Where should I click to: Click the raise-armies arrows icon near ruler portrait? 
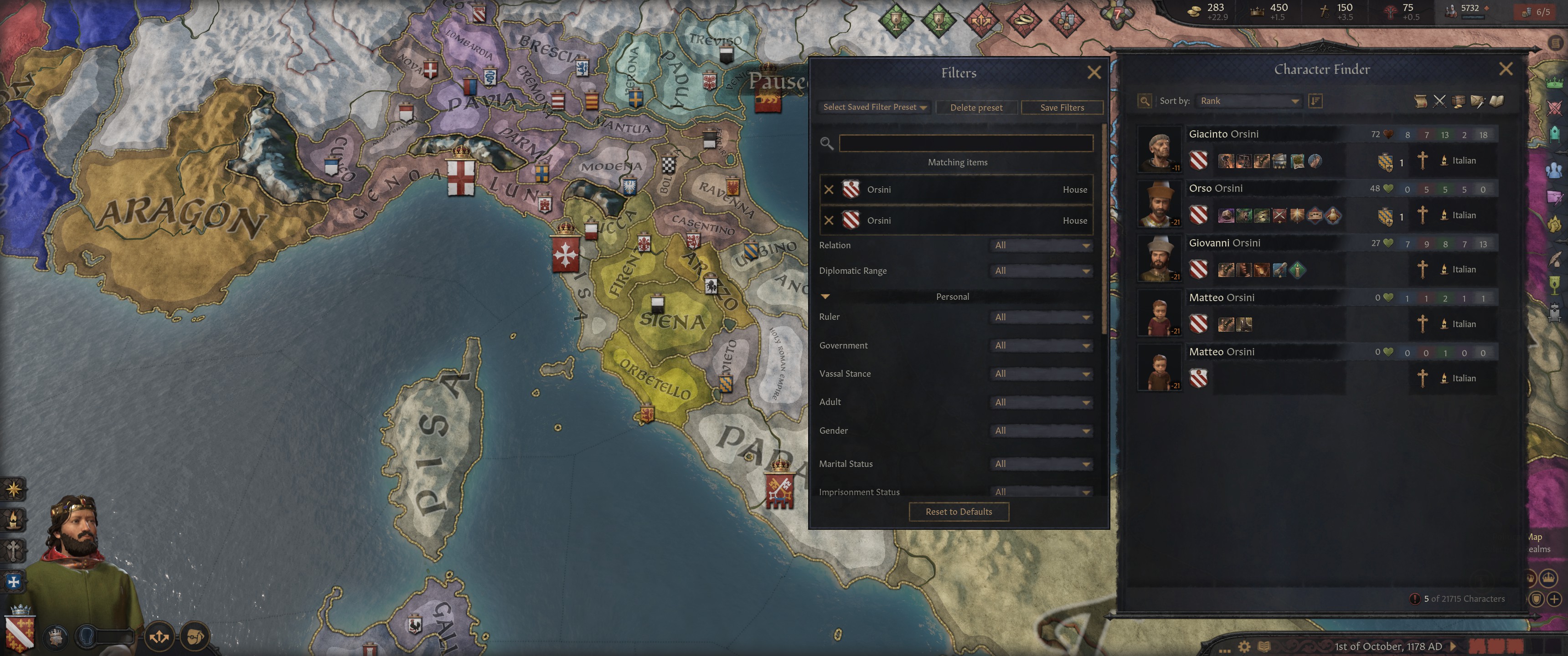(x=160, y=637)
